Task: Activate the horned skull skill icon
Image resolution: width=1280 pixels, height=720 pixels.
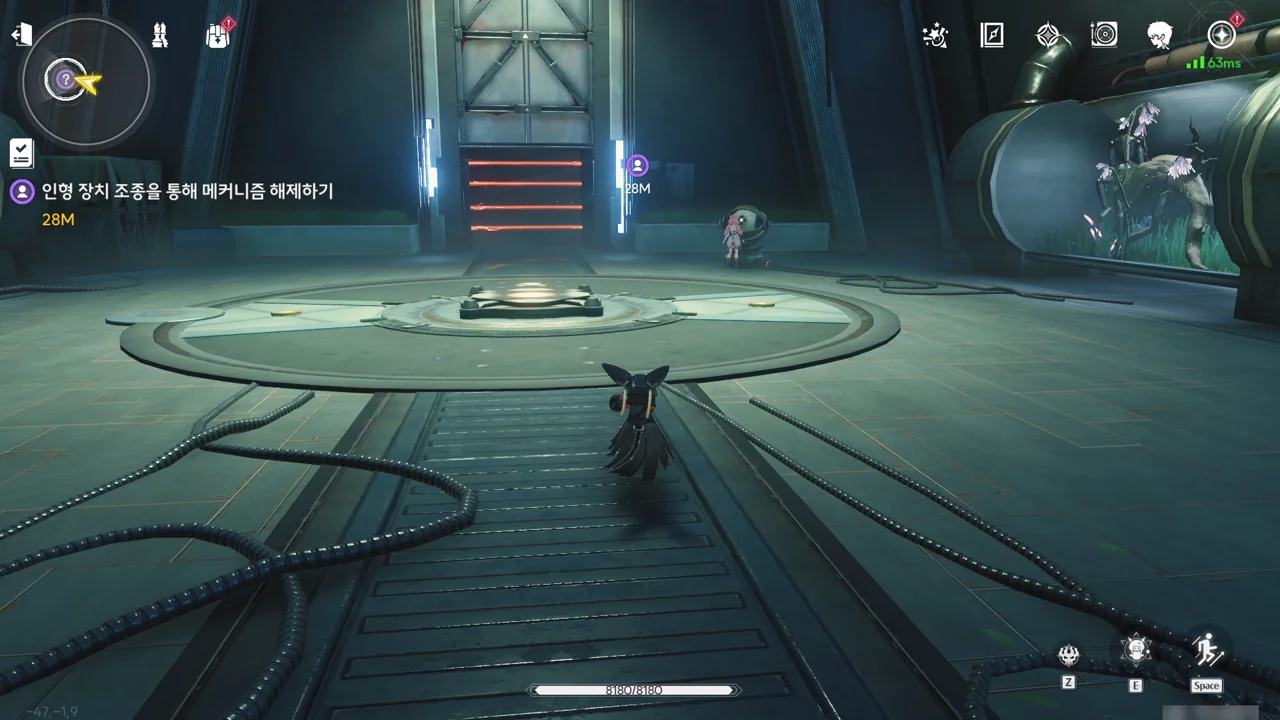Action: (x=1069, y=656)
